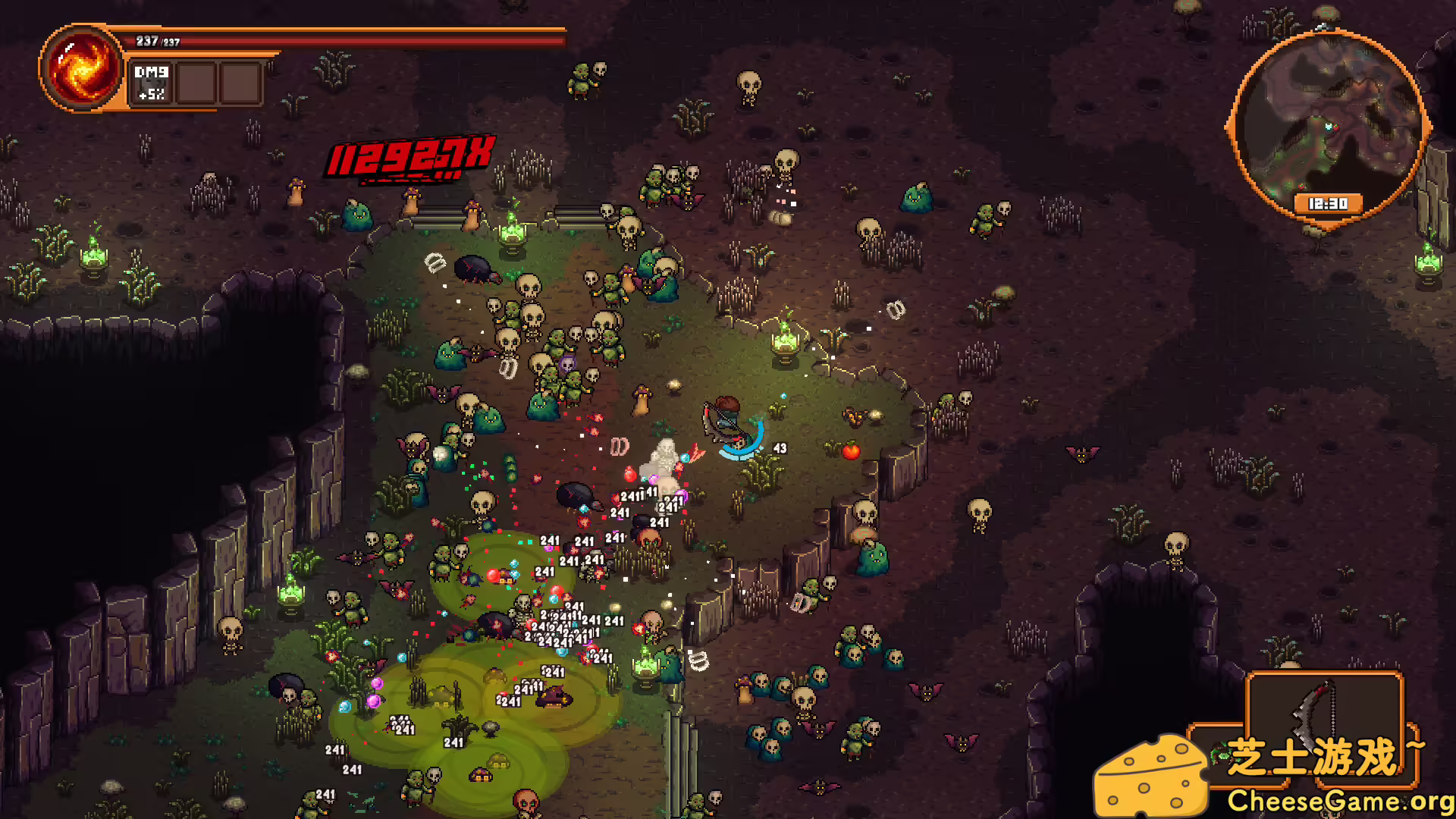Screen dimensions: 1456x819
Task: Click the fiery orb character portrait
Action: 82,68
